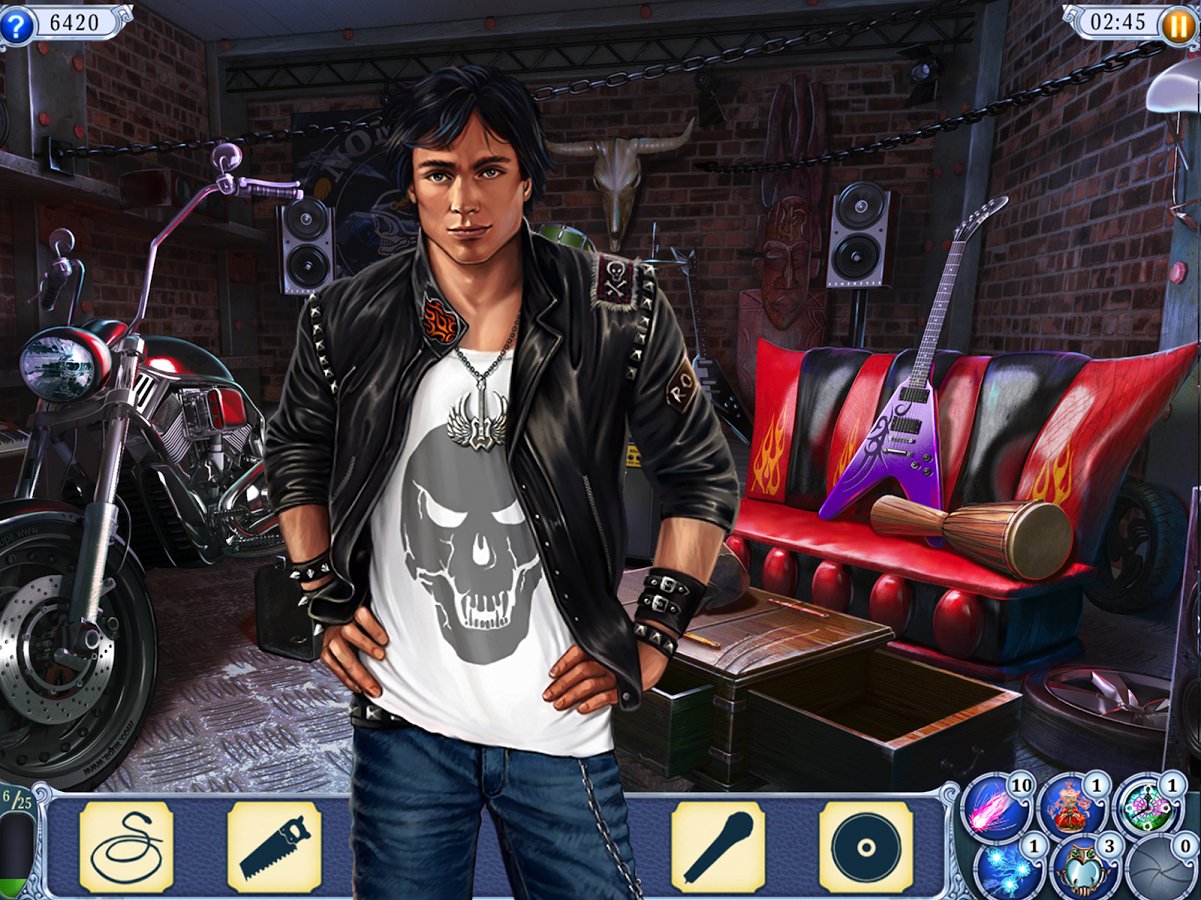The width and height of the screenshot is (1201, 900).
Task: Activate the clock time power-up
Action: (x=1147, y=806)
